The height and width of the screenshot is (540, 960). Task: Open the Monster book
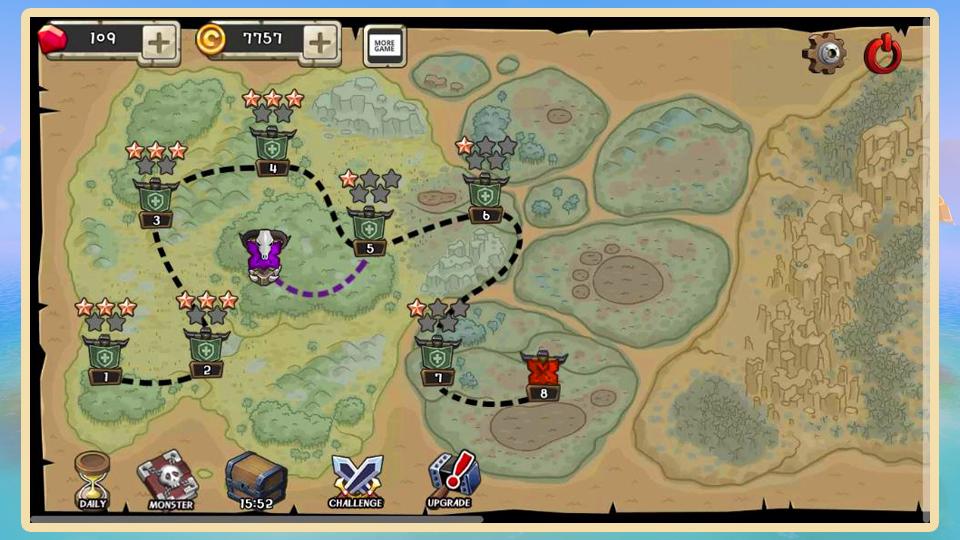pyautogui.click(x=168, y=480)
